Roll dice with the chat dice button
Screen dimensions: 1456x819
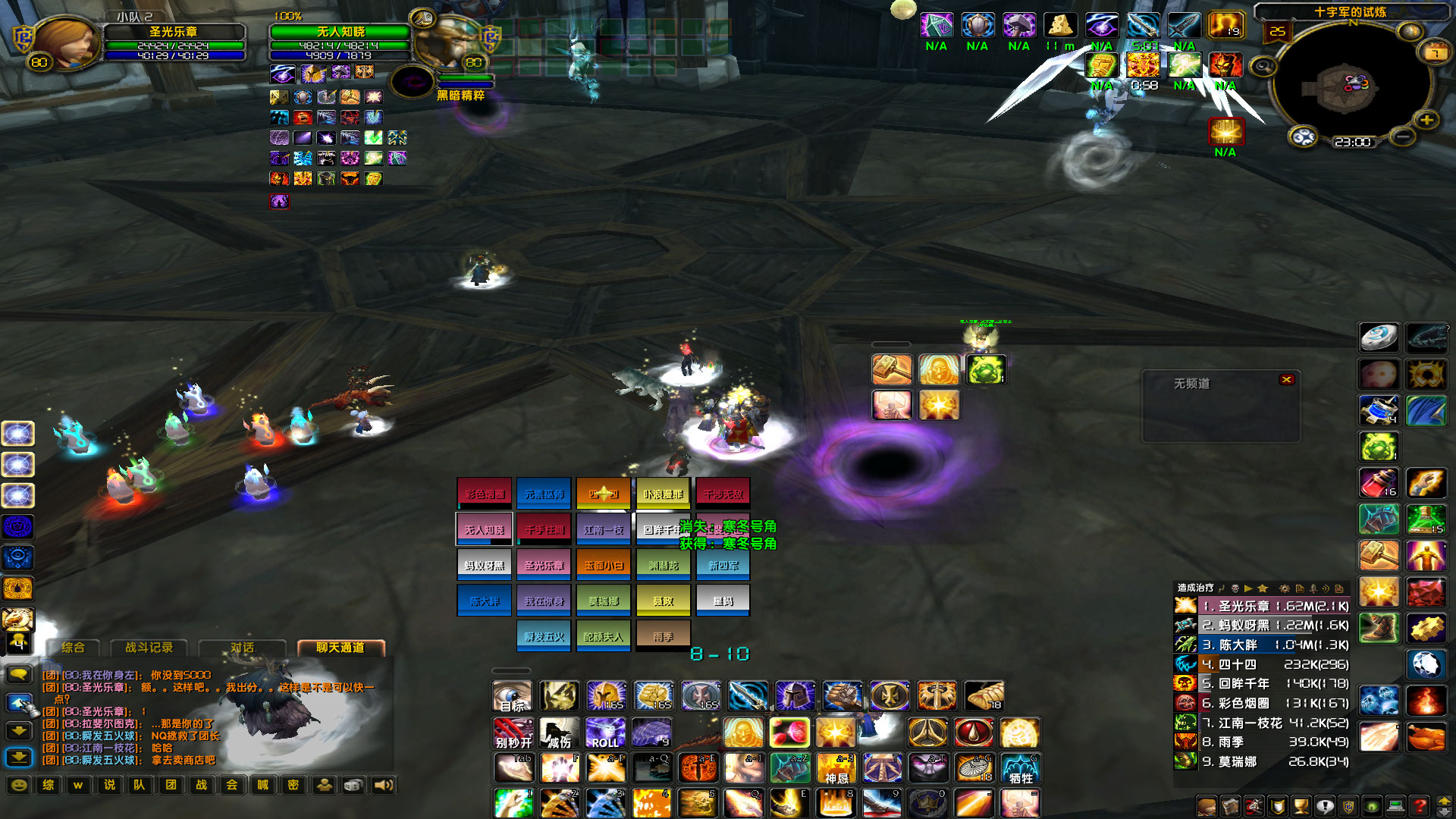353,785
